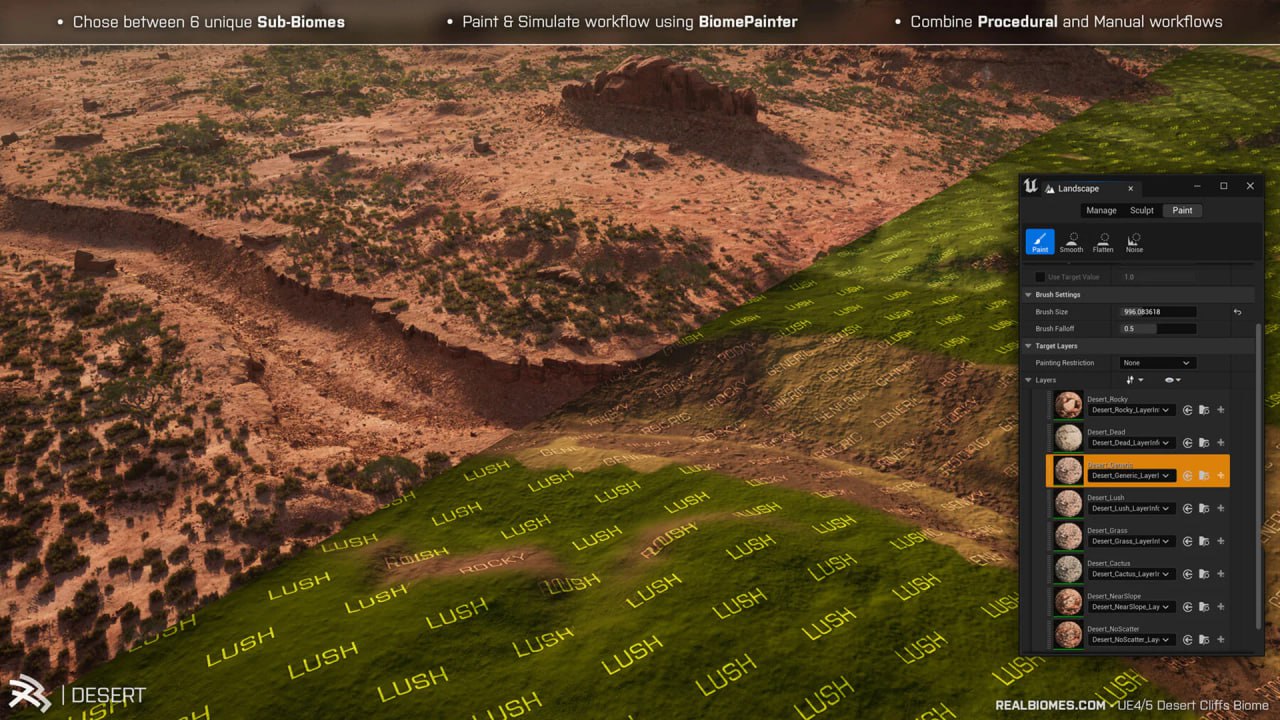Screen dimensions: 1280x720
Task: Switch to the Sculpt tab
Action: pyautogui.click(x=1141, y=210)
